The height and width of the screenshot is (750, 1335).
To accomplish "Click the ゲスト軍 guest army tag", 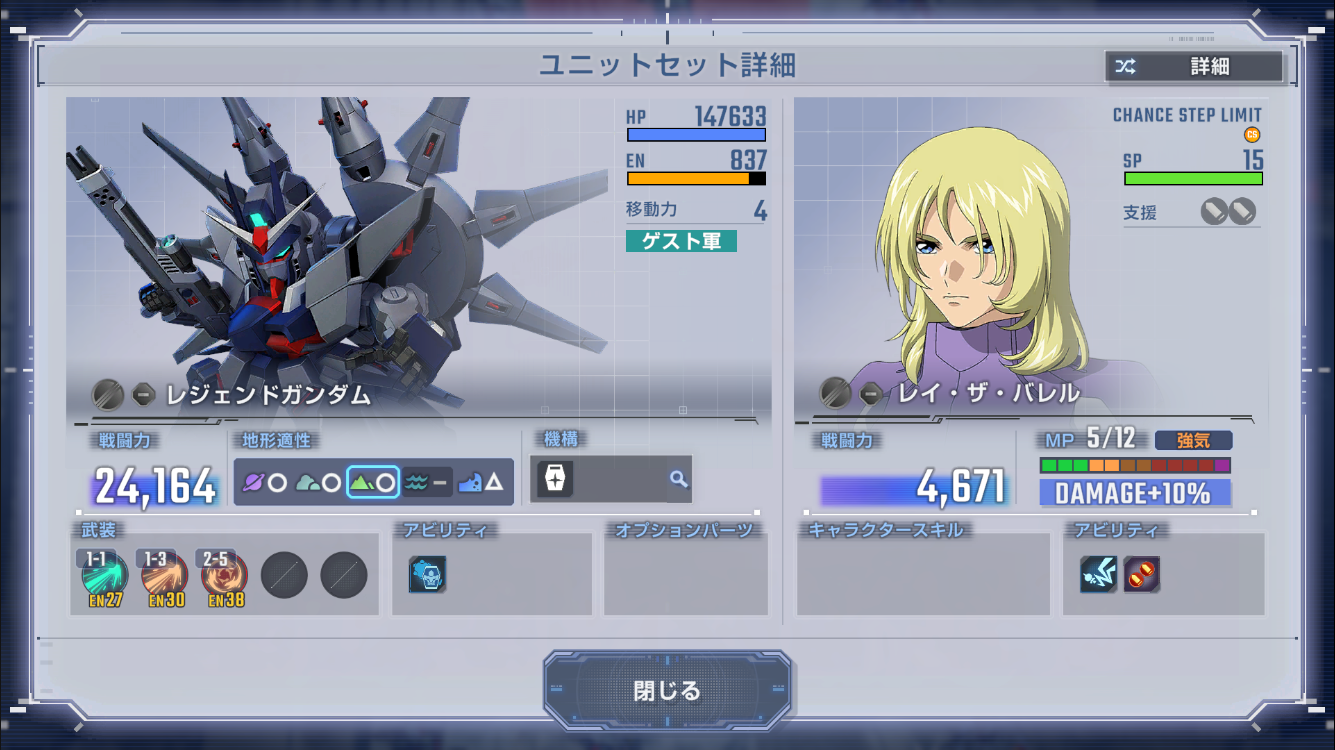I will [681, 241].
